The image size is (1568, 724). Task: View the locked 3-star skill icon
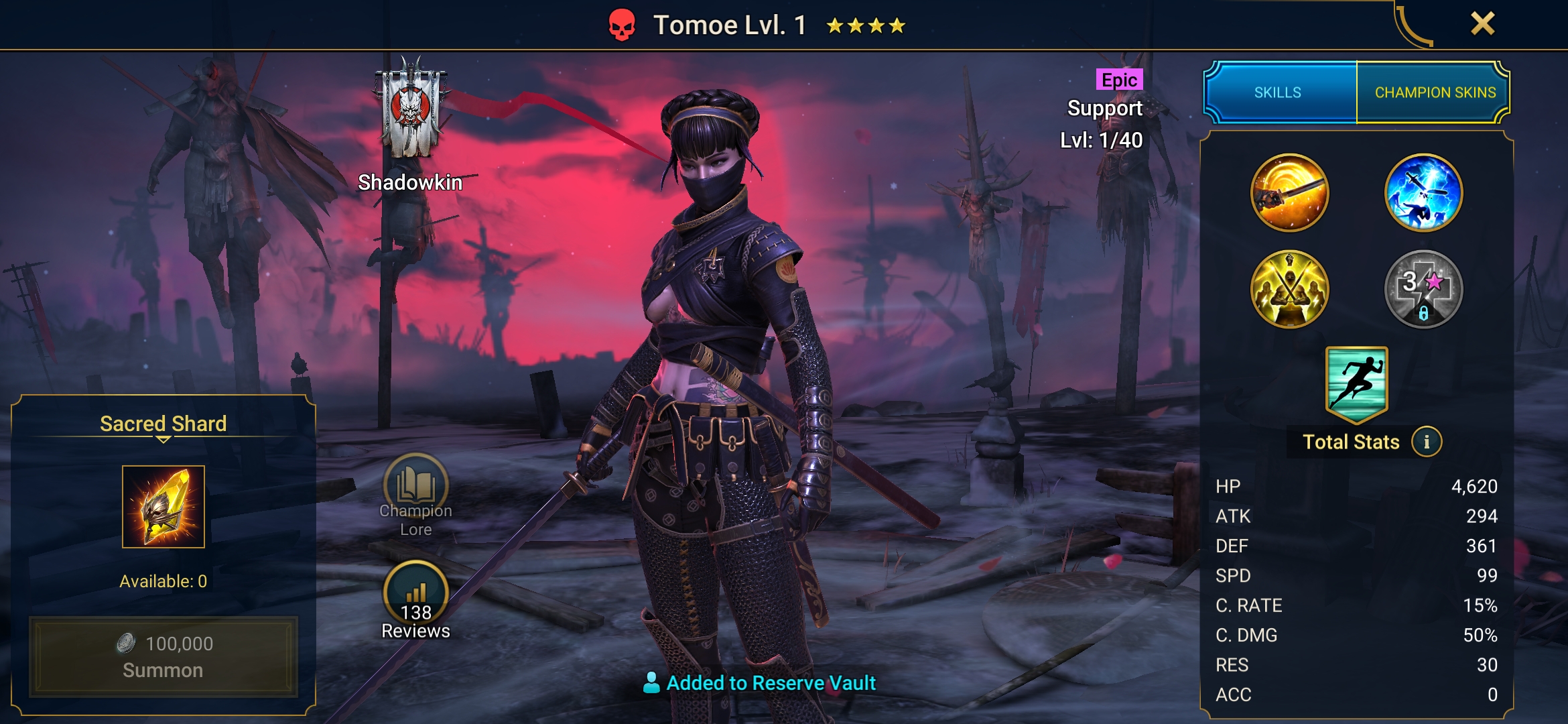(1423, 289)
